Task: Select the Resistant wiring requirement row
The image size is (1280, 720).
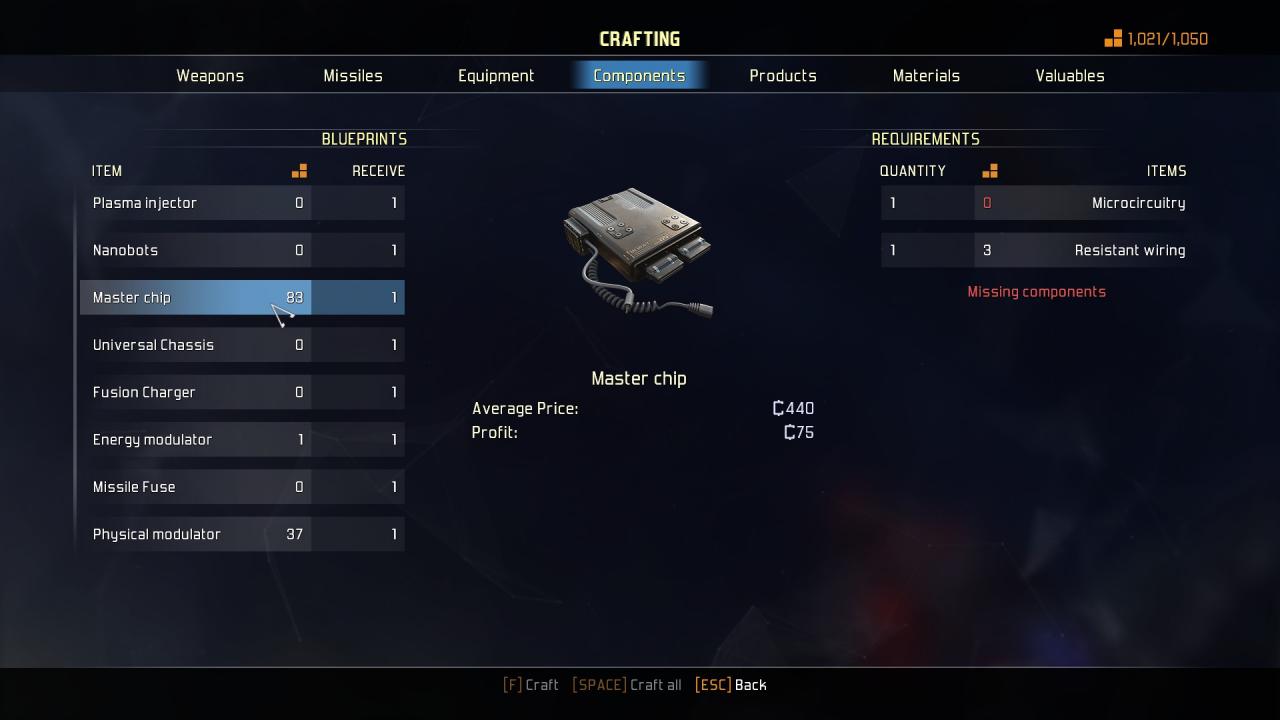Action: pyautogui.click(x=1035, y=250)
